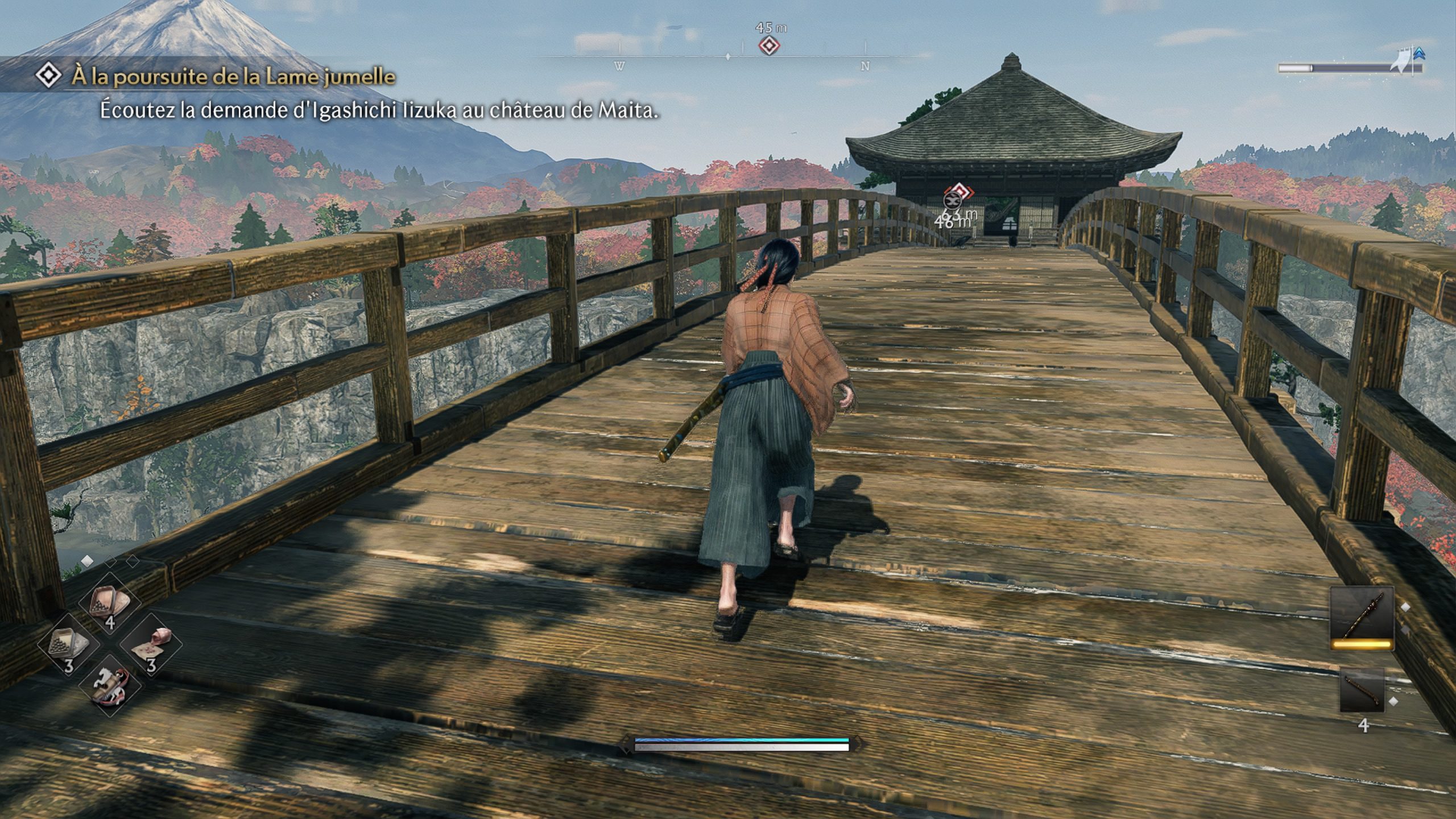Activate the horse whistle quick slot
This screenshot has height=819, width=1456.
click(110, 687)
